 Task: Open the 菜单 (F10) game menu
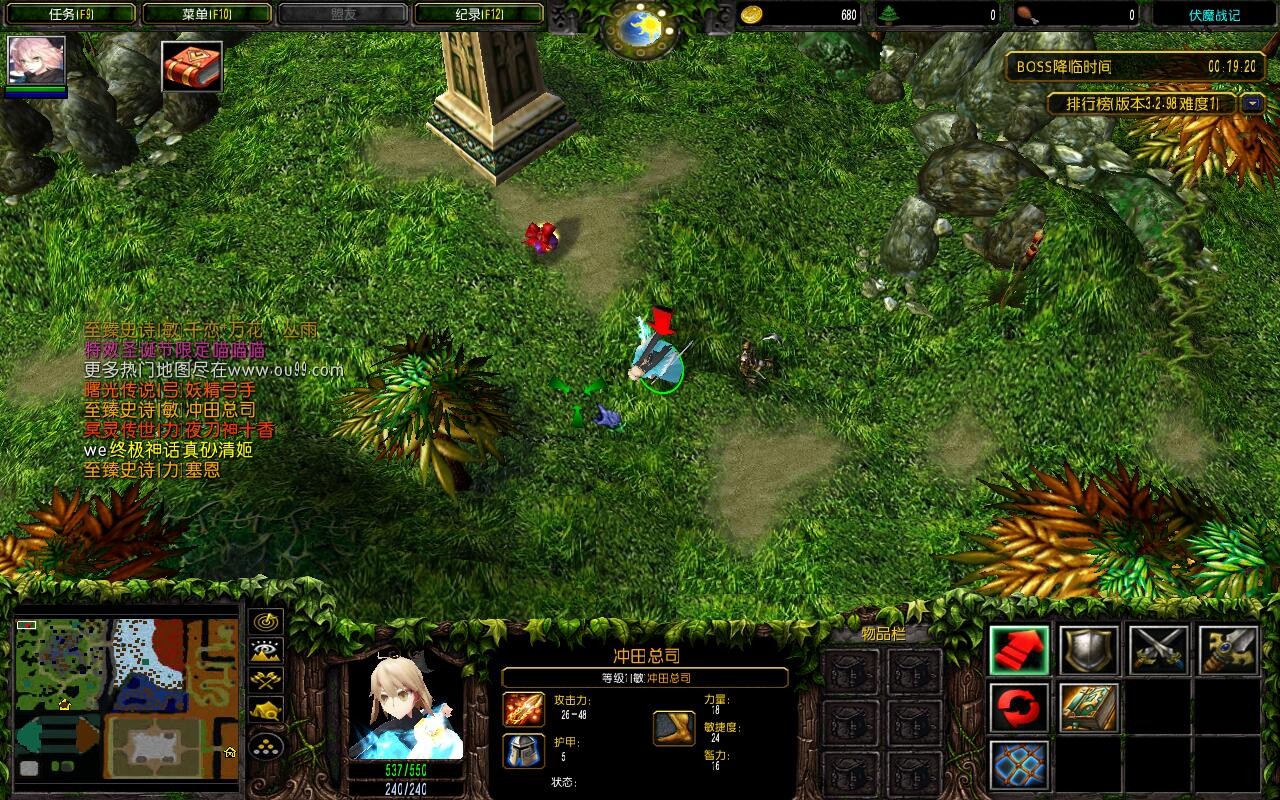coord(207,14)
